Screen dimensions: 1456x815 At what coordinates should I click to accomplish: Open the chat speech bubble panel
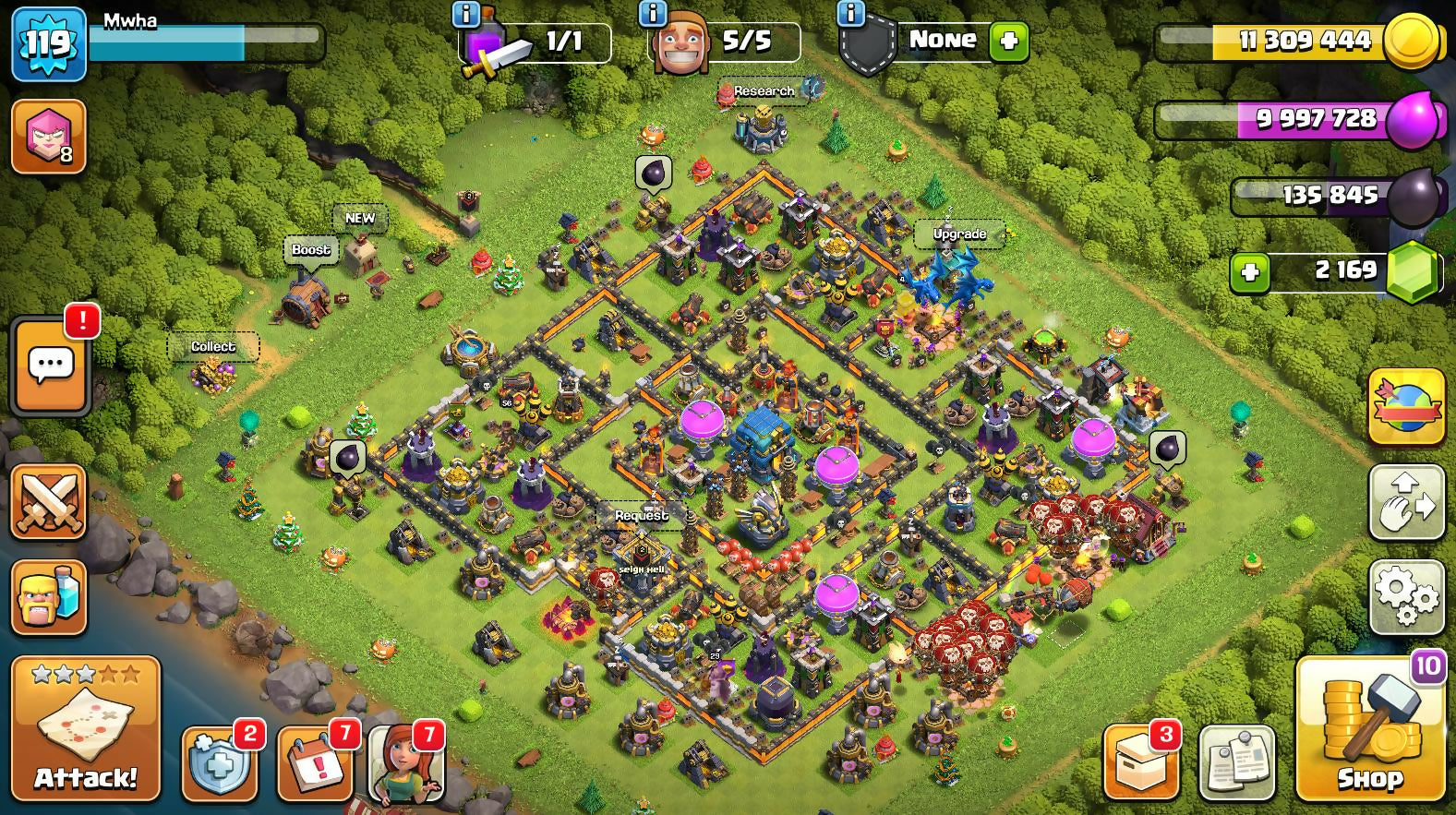click(51, 366)
